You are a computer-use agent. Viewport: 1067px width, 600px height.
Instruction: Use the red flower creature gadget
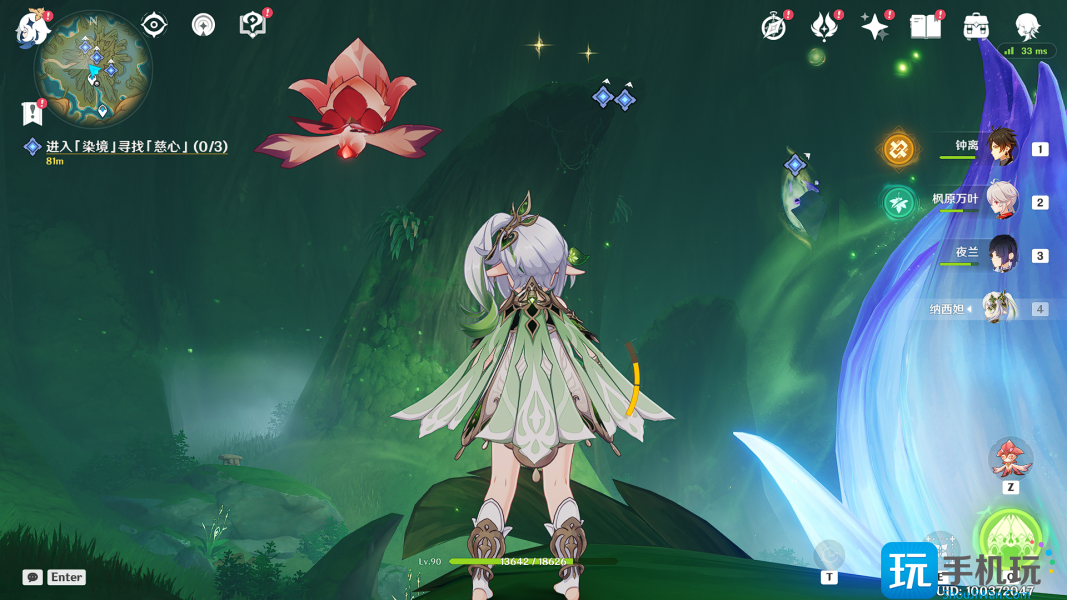coord(1010,458)
